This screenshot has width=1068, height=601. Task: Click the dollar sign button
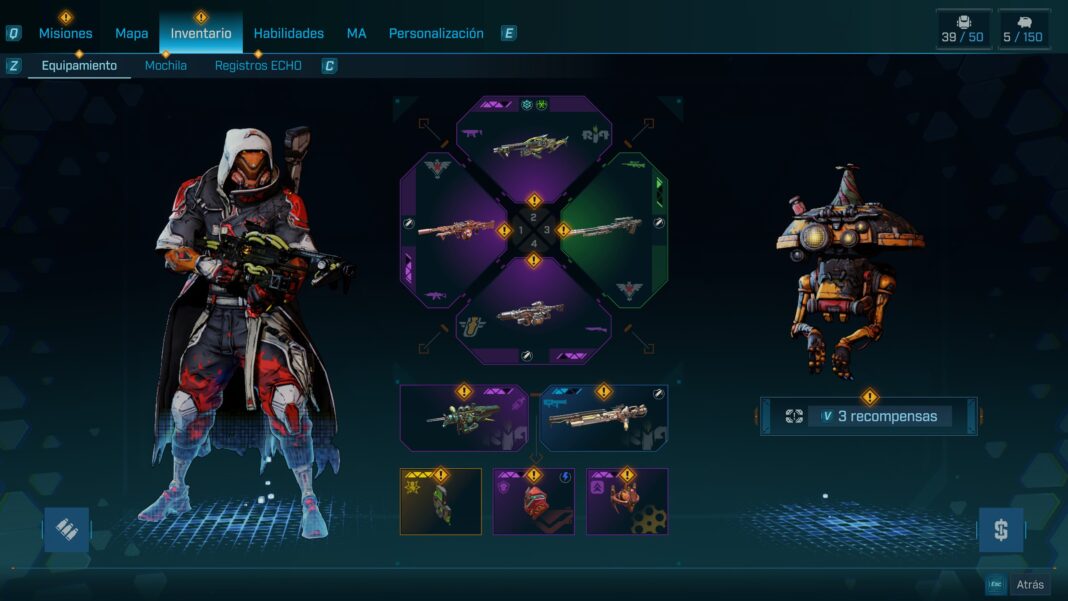[1000, 529]
